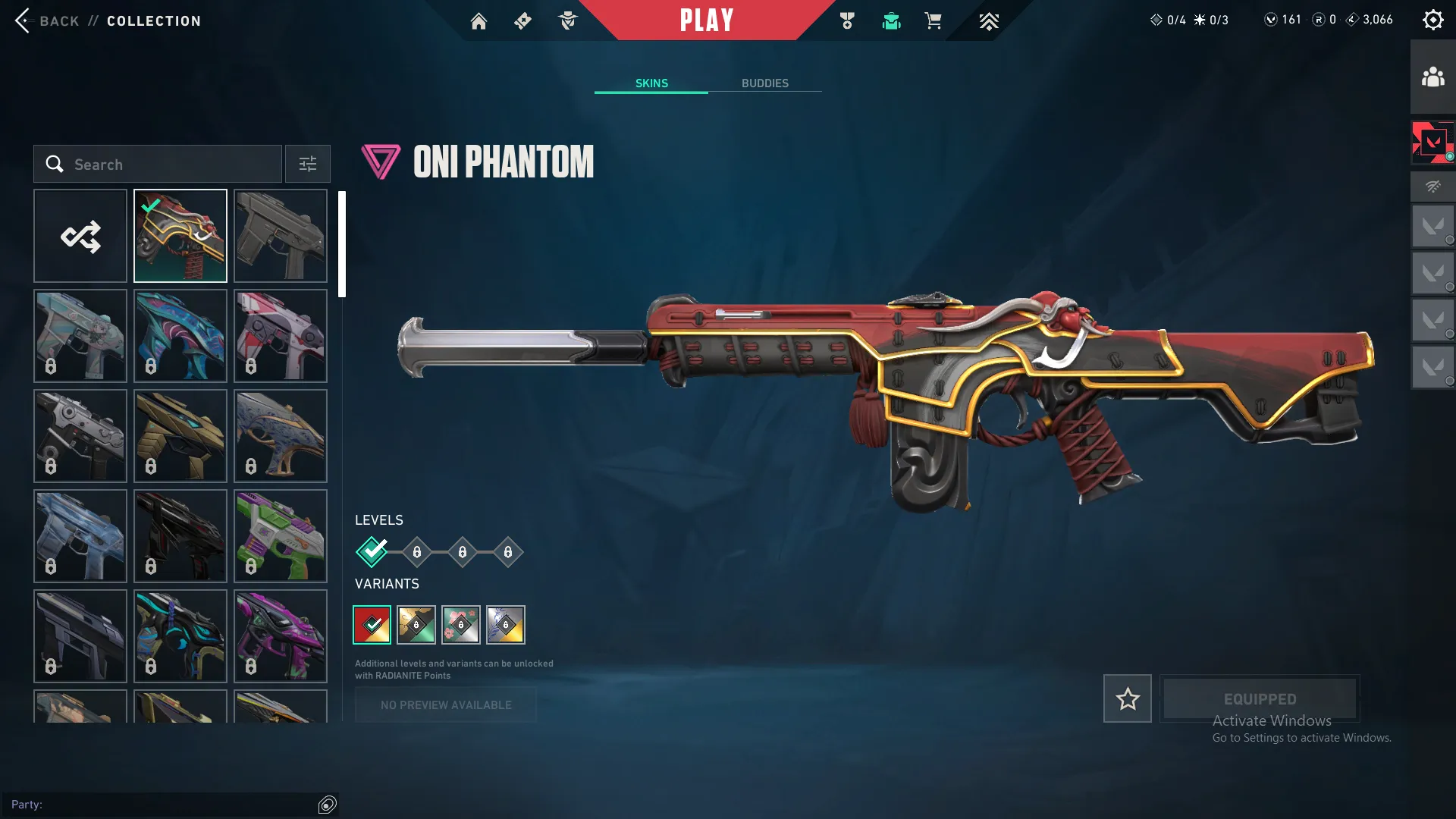Open the Store cart icon

(x=934, y=20)
